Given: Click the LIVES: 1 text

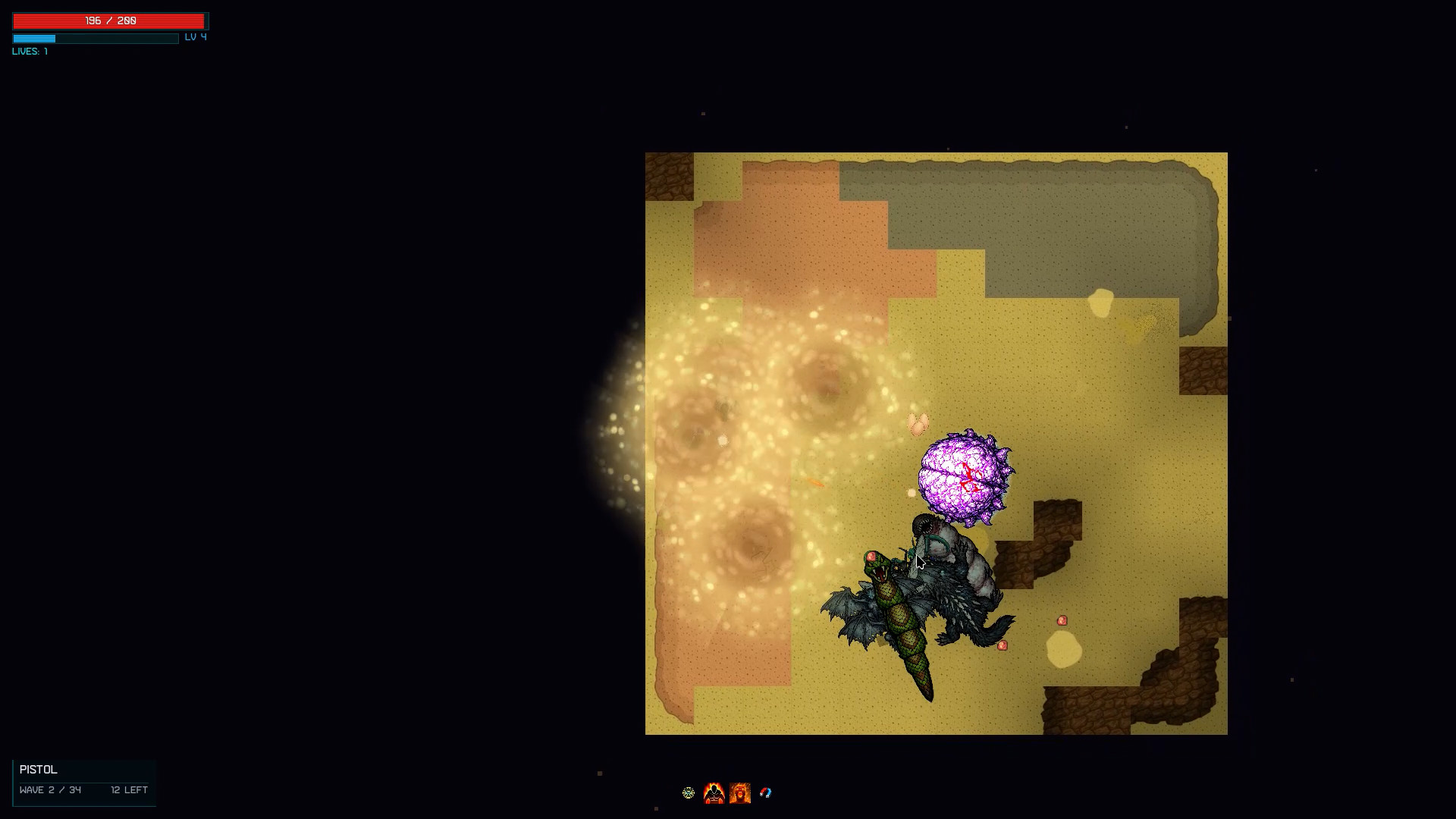Looking at the screenshot, I should point(29,51).
